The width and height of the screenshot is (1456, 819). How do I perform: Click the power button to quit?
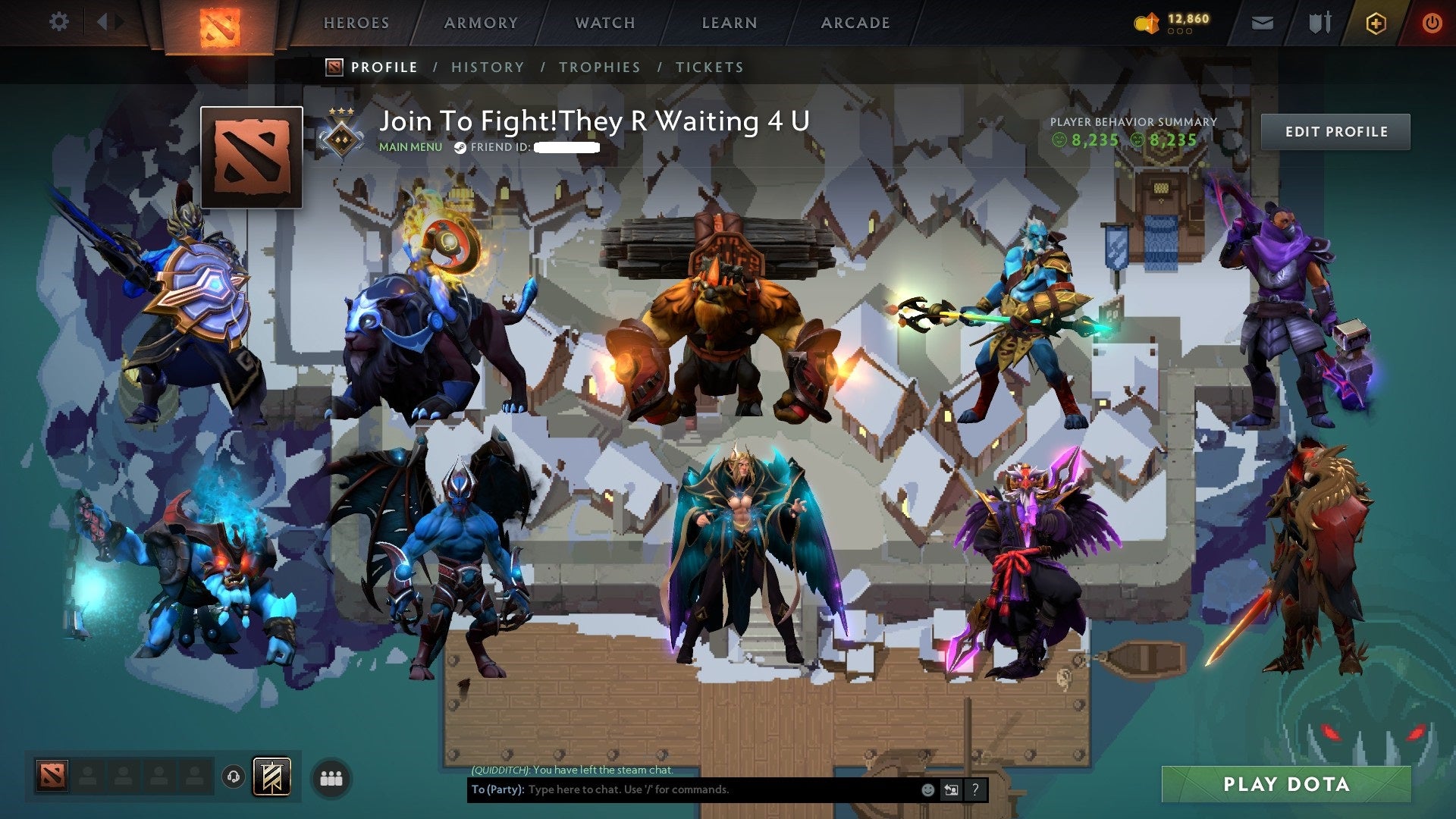(x=1433, y=23)
